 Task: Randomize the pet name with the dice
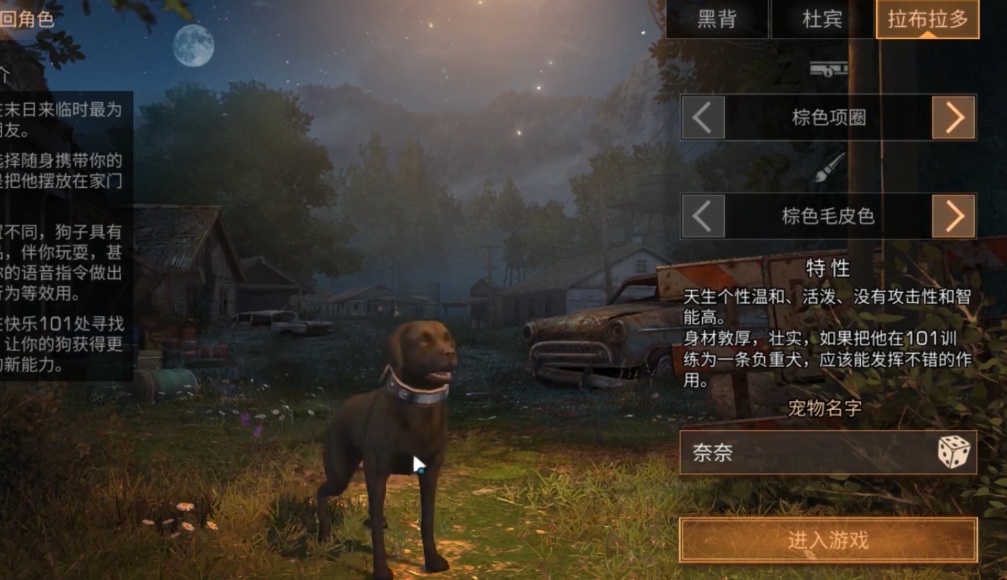(x=953, y=452)
